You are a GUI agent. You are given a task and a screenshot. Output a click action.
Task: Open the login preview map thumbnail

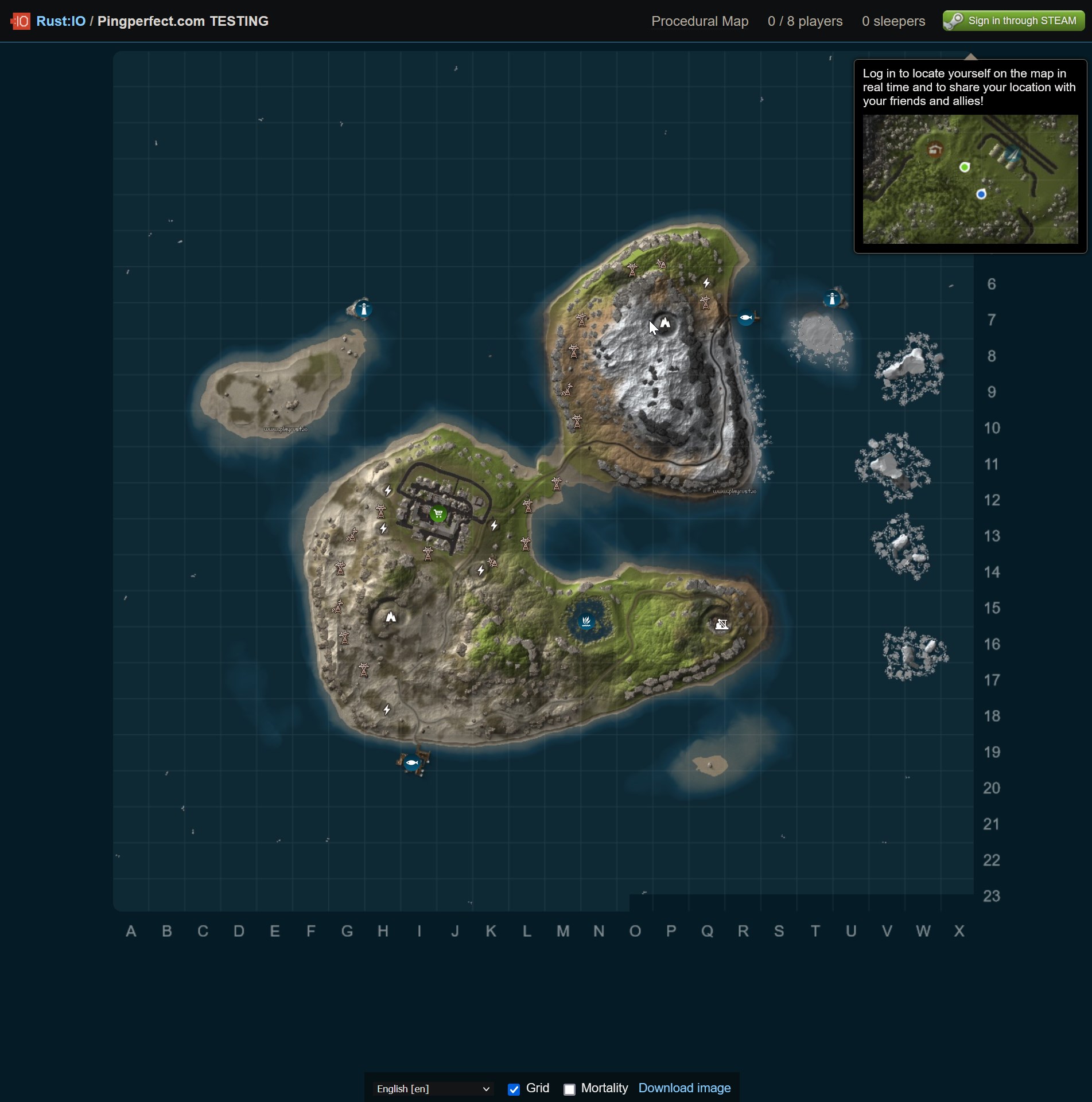(970, 179)
